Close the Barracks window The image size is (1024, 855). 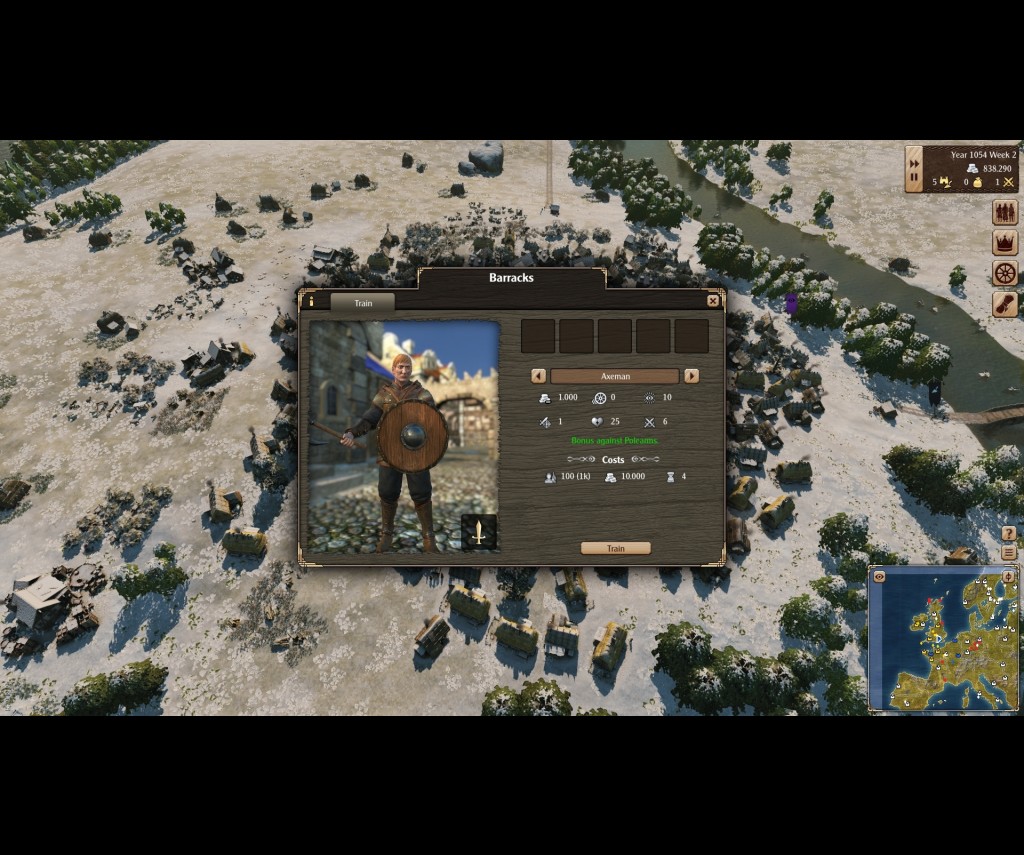(x=713, y=301)
